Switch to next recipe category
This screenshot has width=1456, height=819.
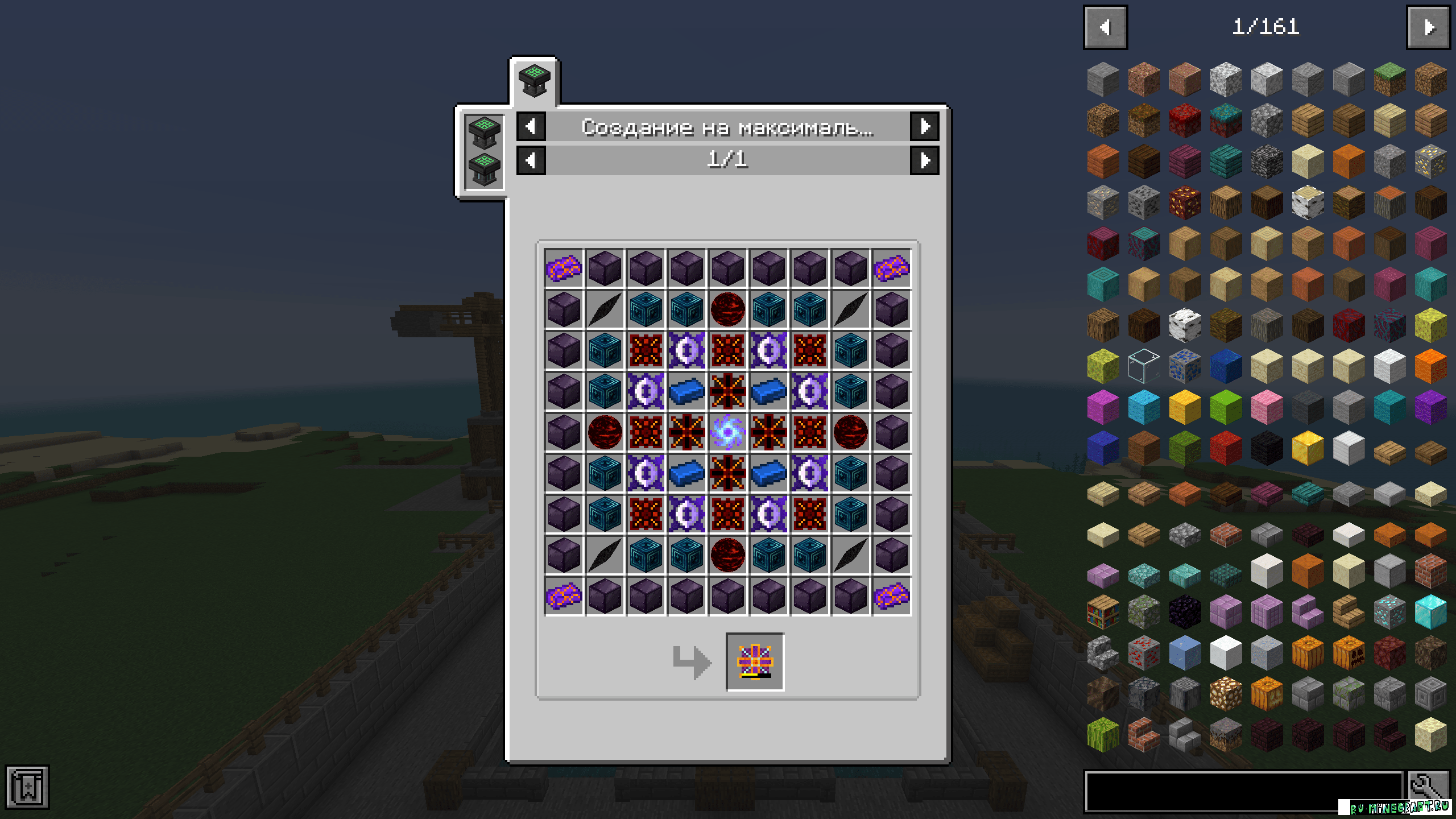pos(924,126)
